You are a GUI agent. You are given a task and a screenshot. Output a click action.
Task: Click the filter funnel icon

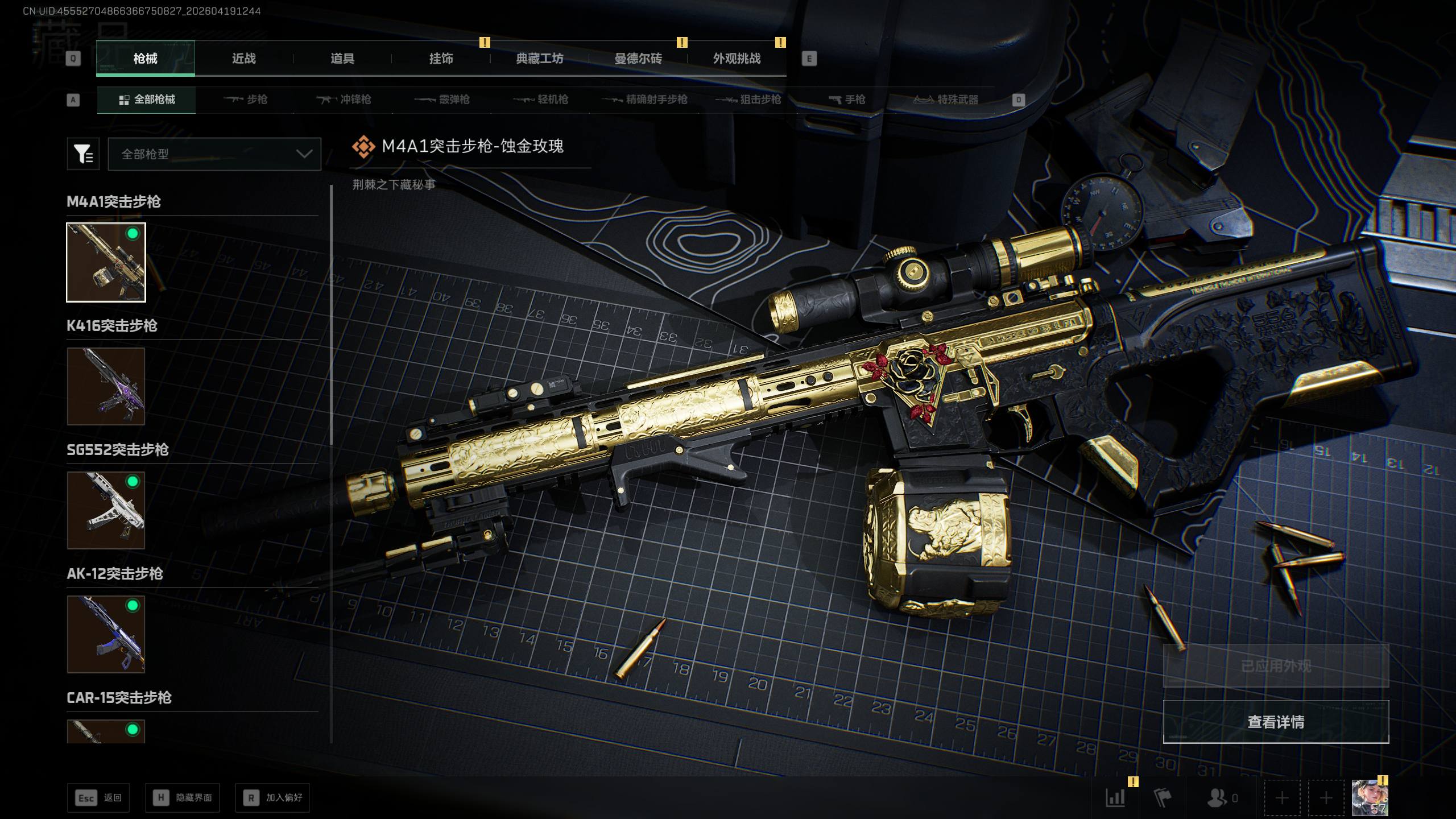(83, 154)
